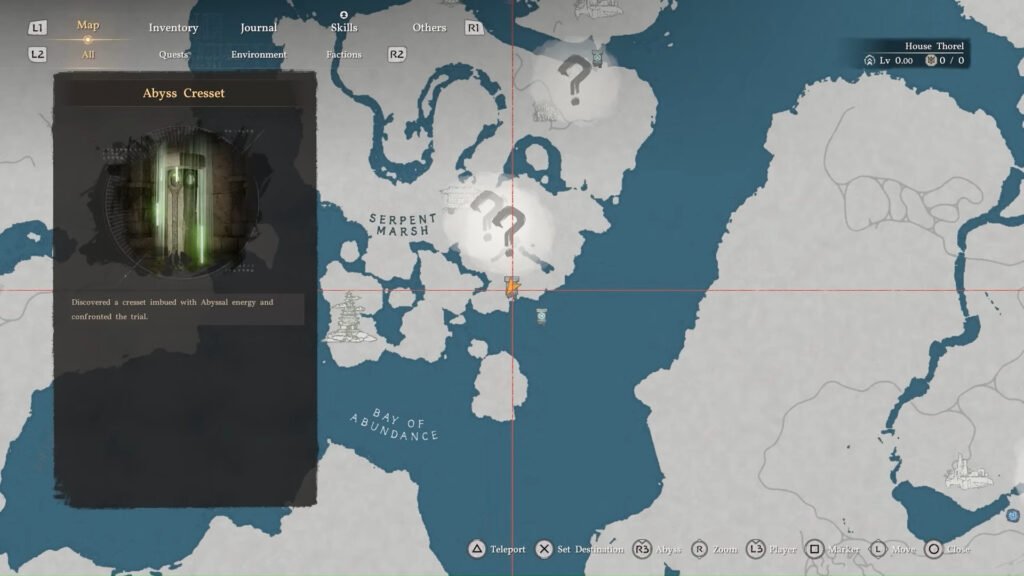
Task: Select the orange player marker on map
Action: [511, 287]
